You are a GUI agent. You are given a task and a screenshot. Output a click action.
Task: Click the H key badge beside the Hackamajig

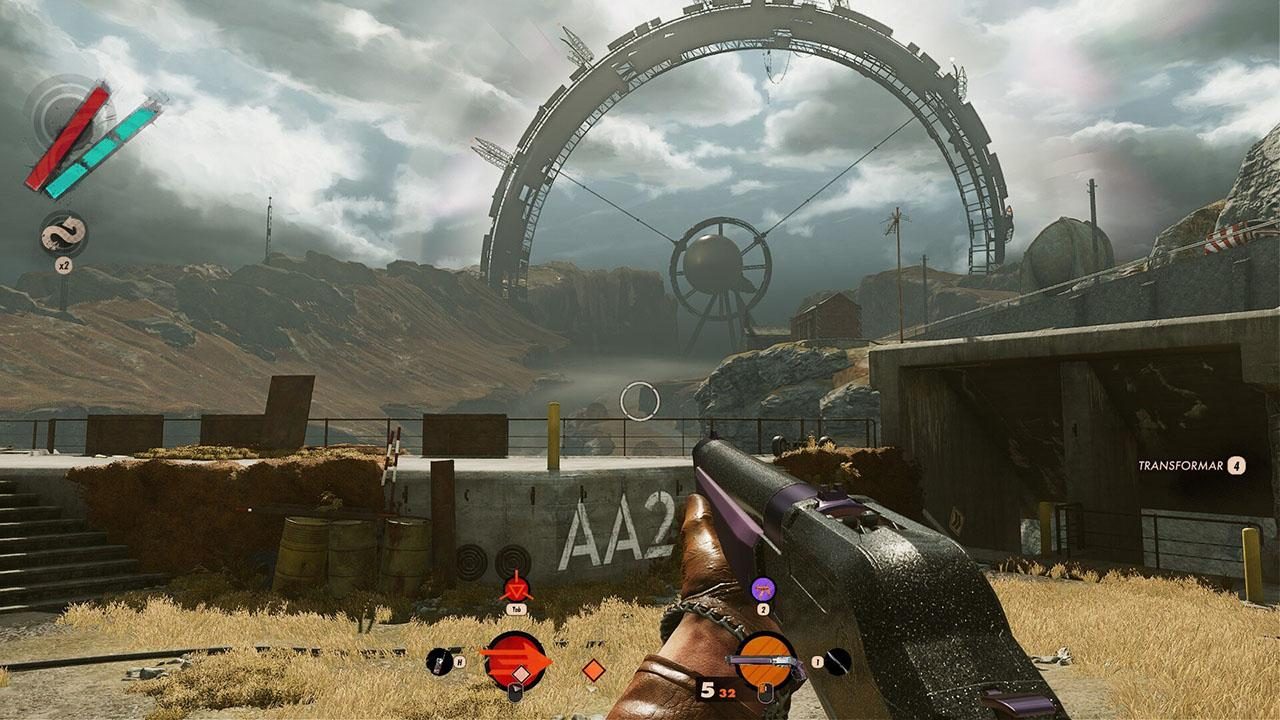(458, 661)
